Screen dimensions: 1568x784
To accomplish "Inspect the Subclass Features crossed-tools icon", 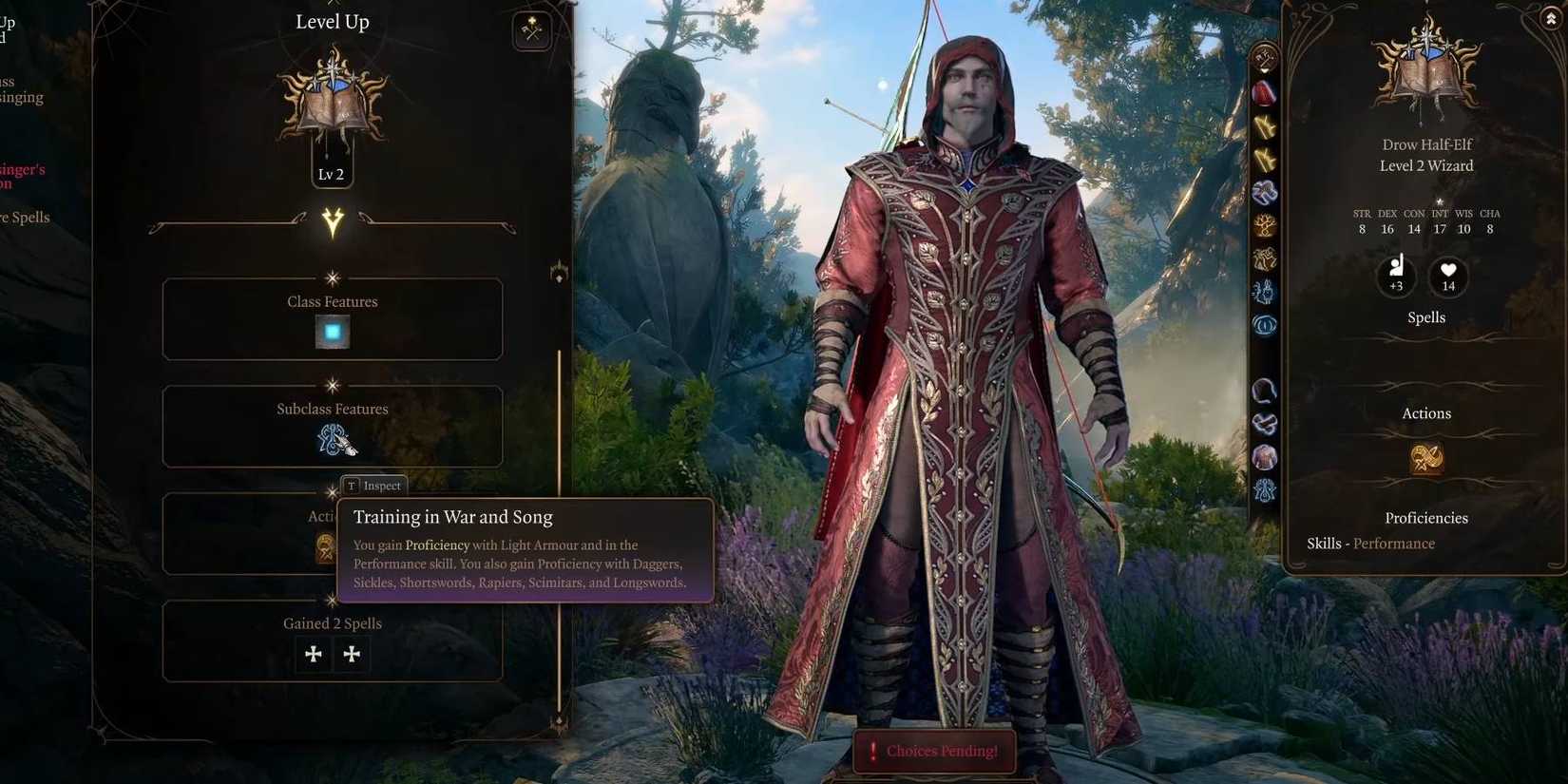I will coord(332,441).
